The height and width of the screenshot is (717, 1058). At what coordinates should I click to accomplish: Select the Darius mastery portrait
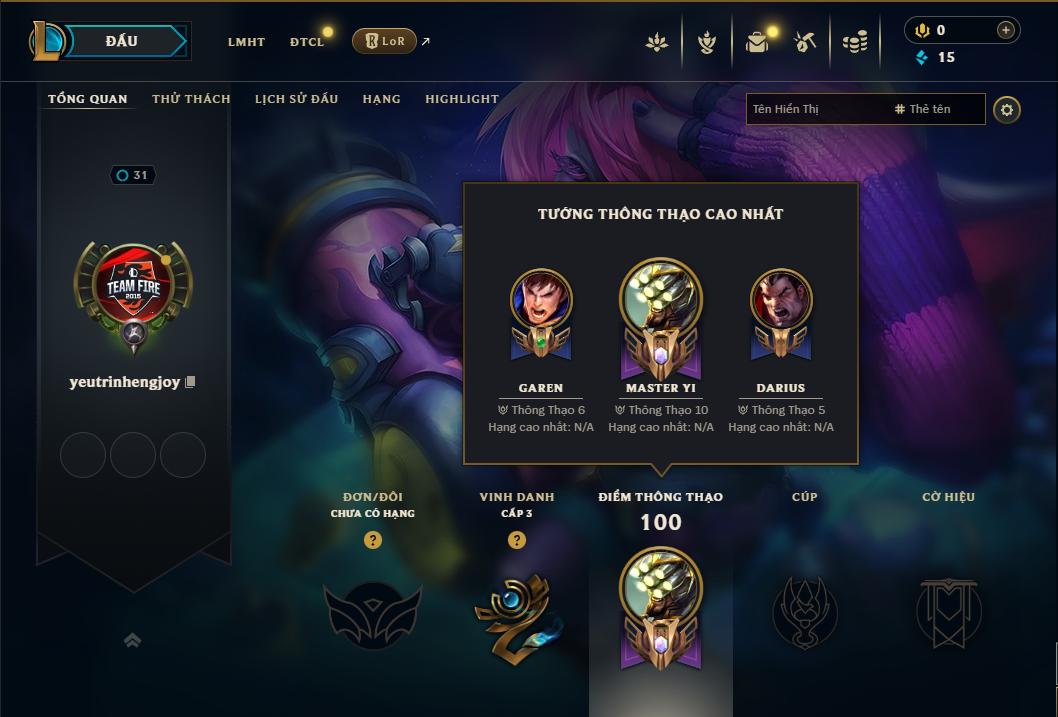tap(781, 299)
